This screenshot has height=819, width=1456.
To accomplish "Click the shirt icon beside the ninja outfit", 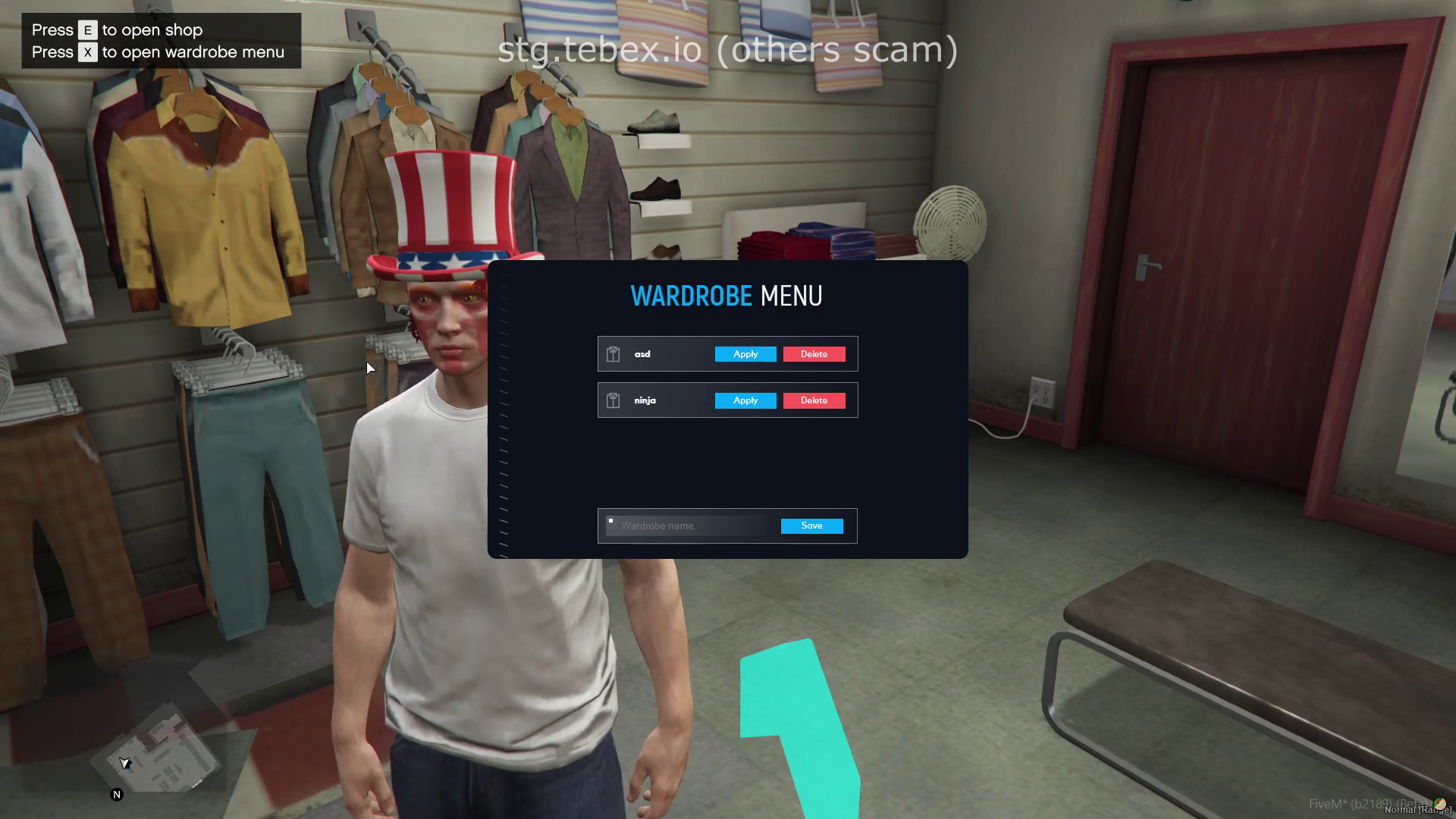I will (612, 400).
